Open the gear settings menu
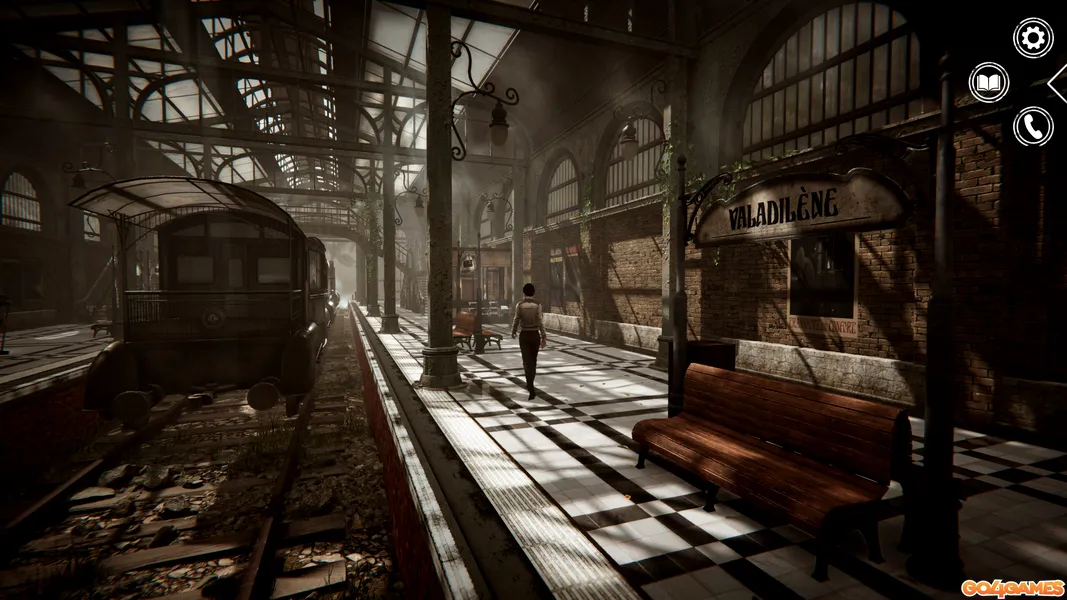This screenshot has width=1067, height=600. pos(1033,38)
